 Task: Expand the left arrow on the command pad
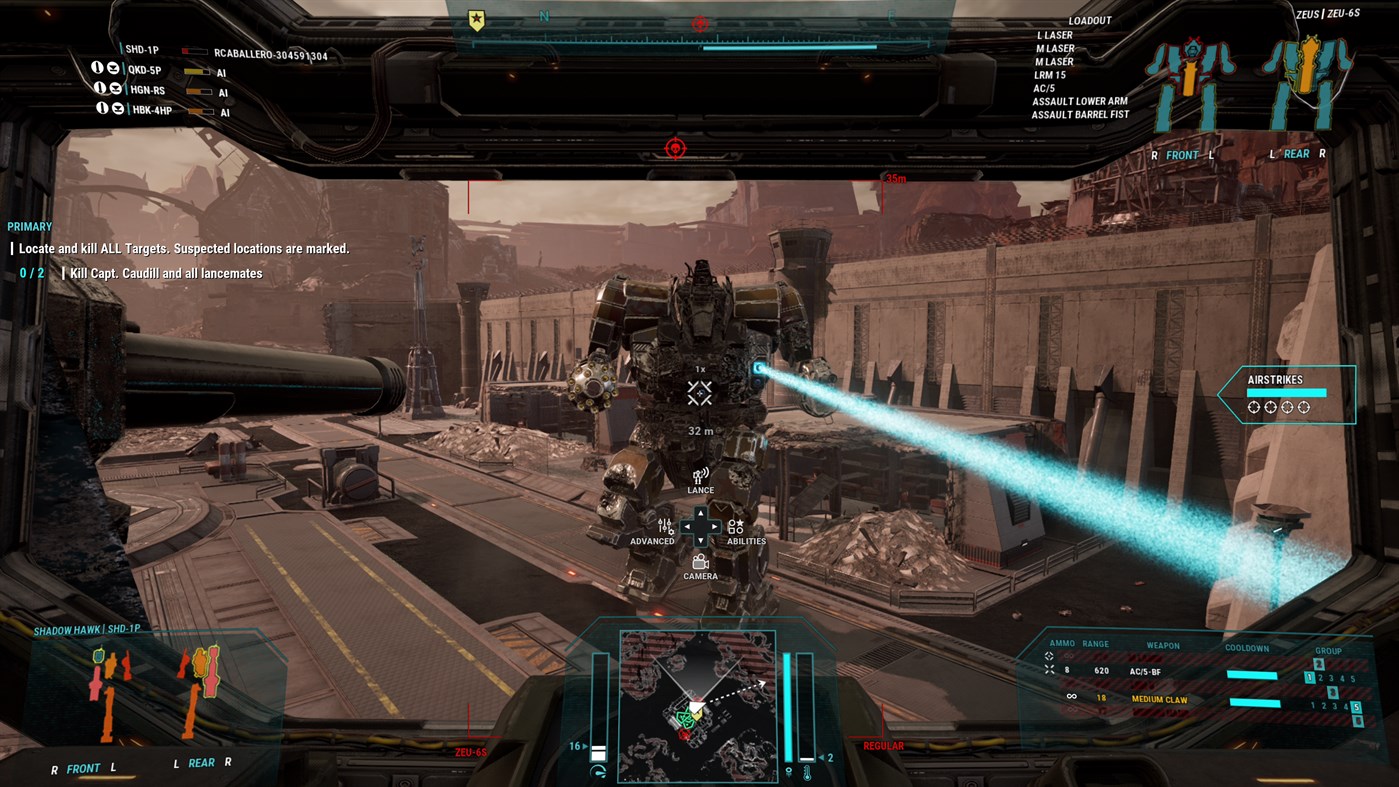click(686, 525)
